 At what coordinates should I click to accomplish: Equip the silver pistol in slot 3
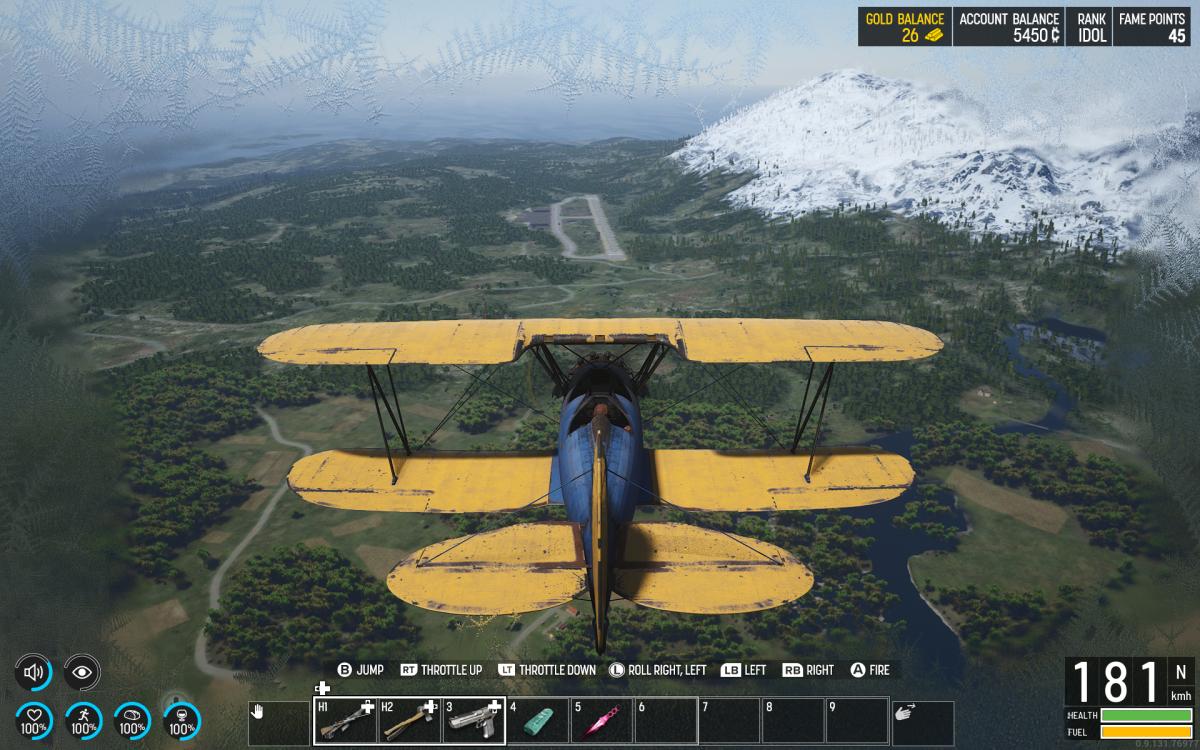(x=473, y=720)
